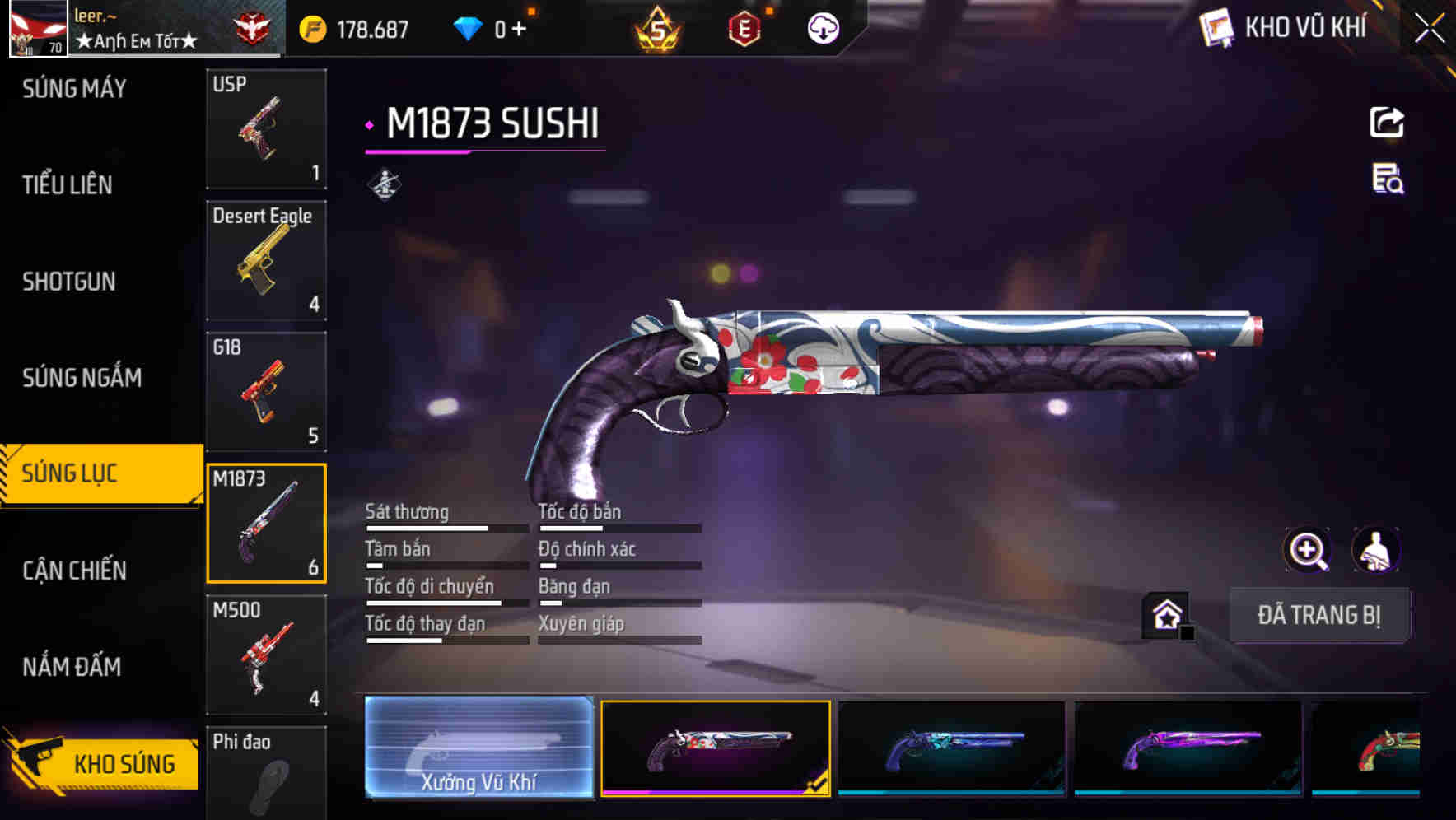
Task: Open the share icon for M1873 Sushi
Action: 1387,121
